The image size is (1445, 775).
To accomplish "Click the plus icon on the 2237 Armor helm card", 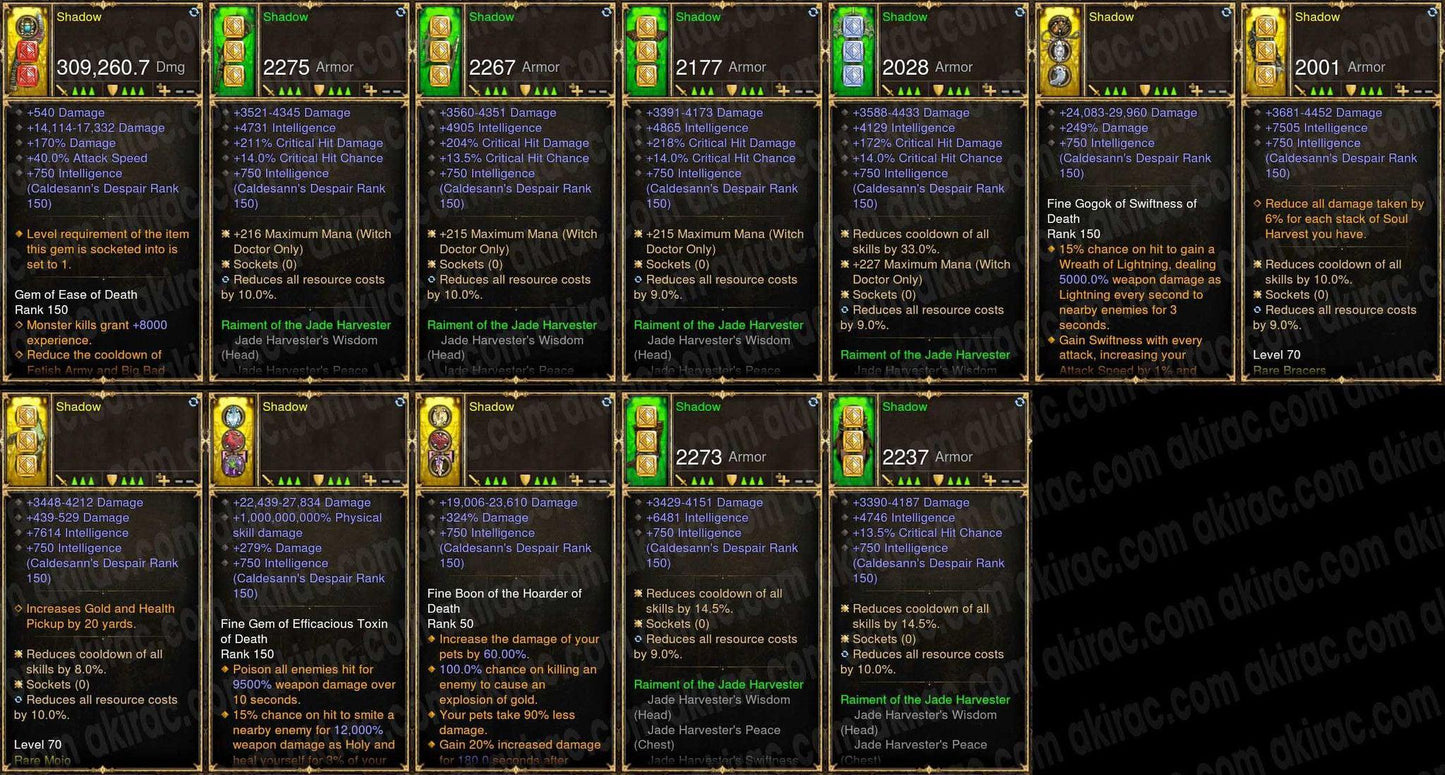I will (989, 478).
